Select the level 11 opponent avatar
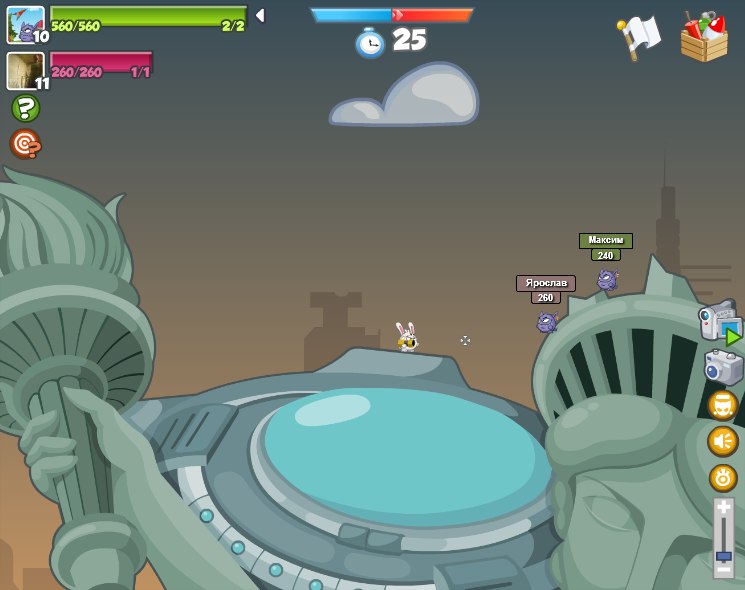745x590 pixels. tap(25, 70)
